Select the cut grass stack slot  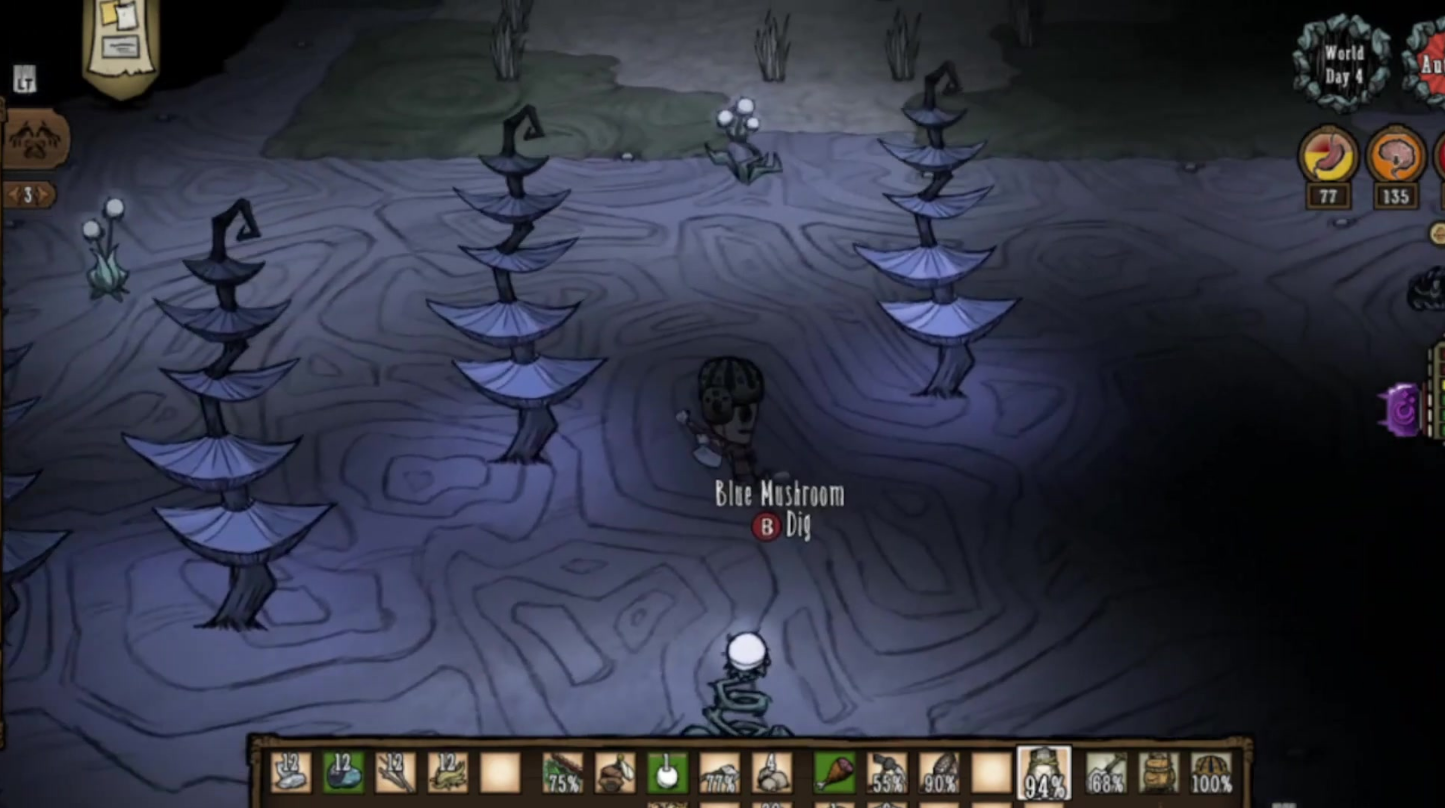(x=447, y=772)
